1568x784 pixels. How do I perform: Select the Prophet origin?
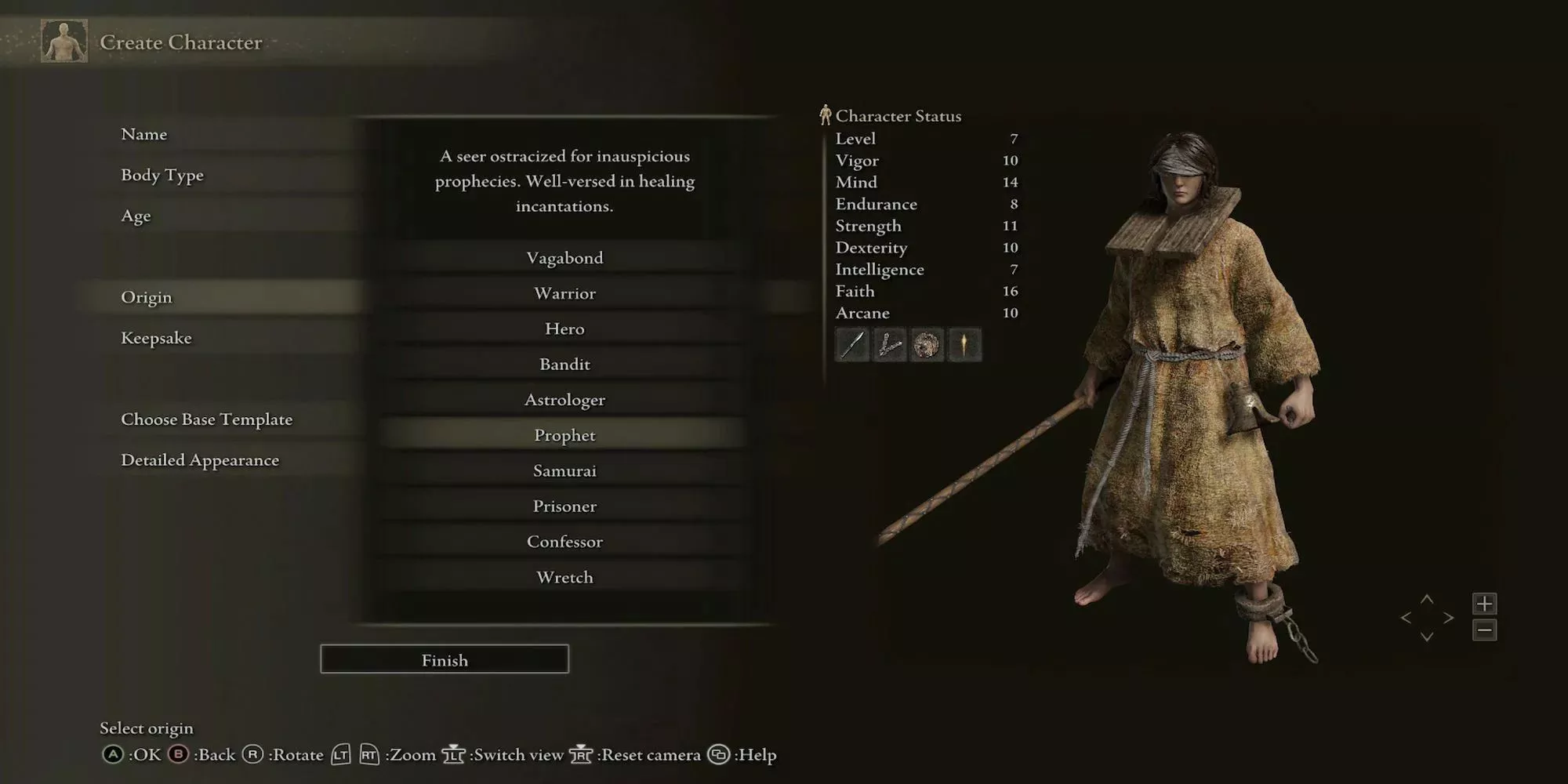coord(564,434)
